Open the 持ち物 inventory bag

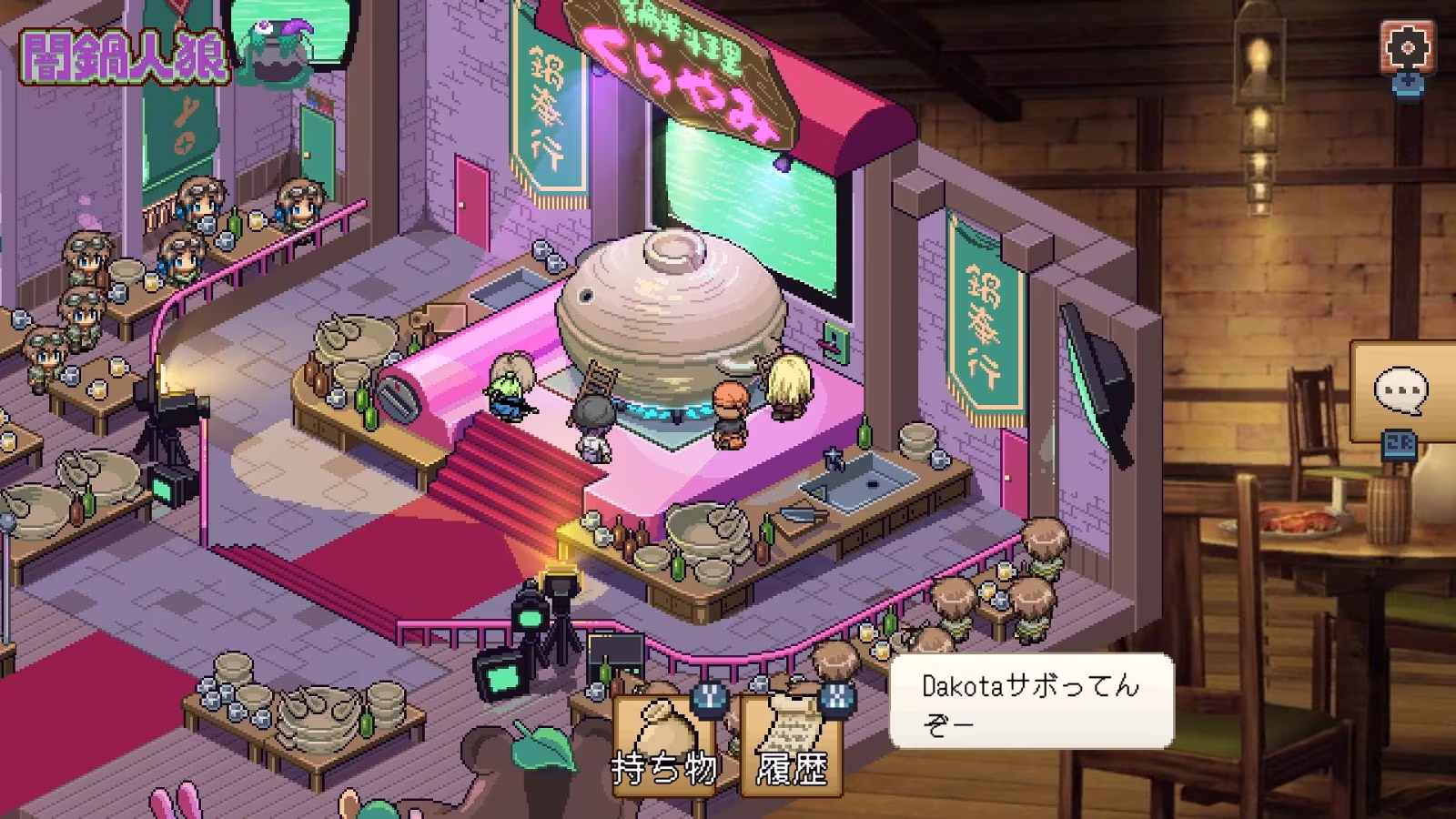[x=666, y=742]
